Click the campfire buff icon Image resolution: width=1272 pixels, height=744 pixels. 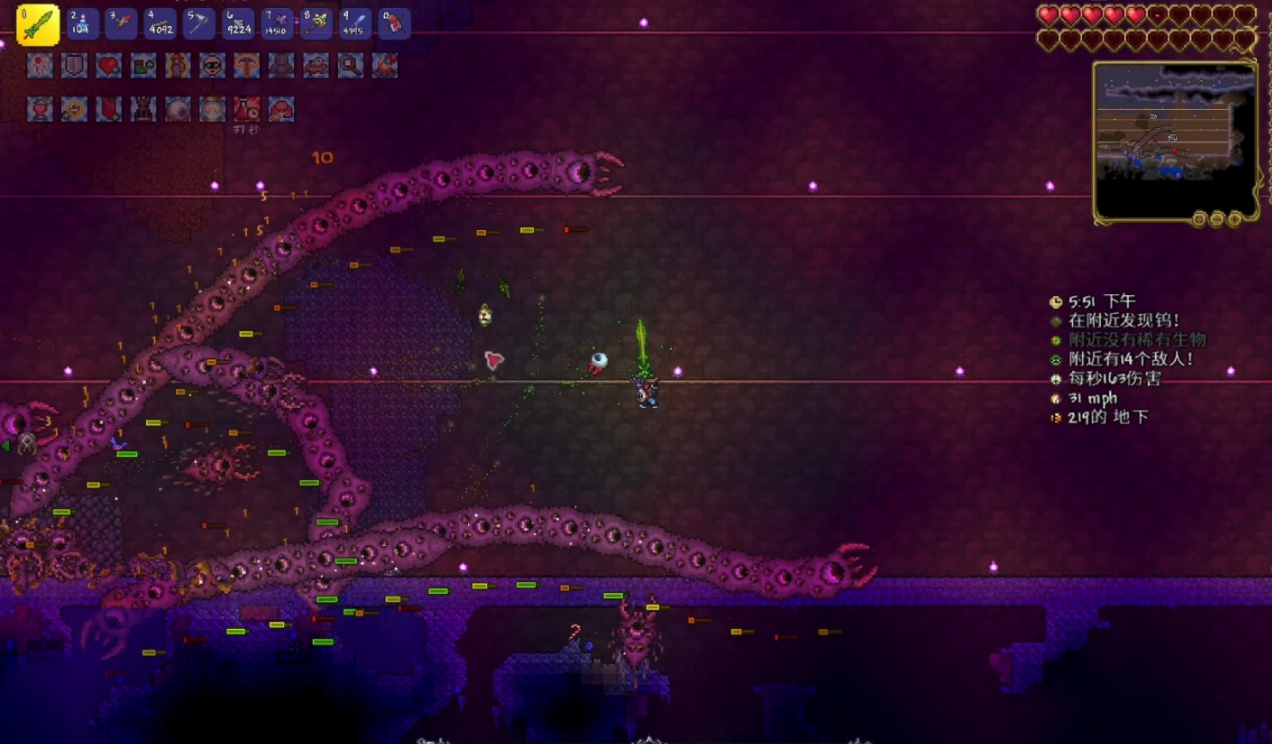pyautogui.click(x=384, y=66)
